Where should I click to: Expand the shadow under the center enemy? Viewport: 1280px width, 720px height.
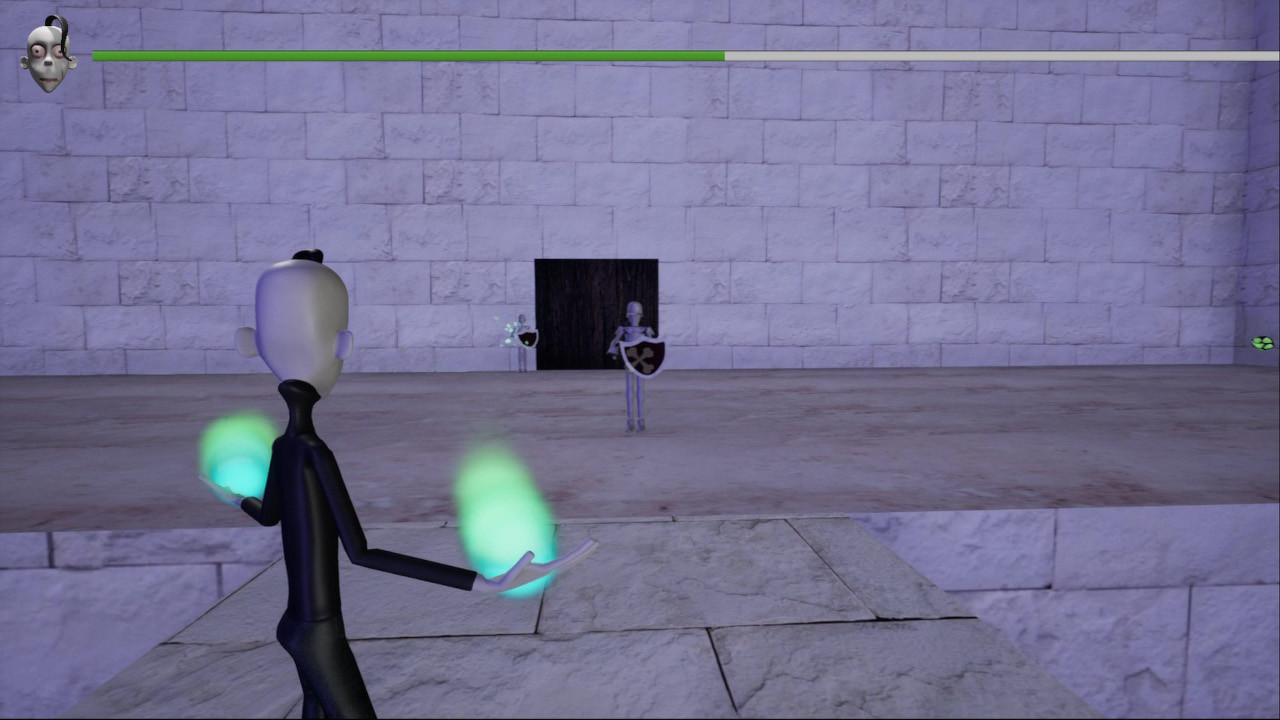click(633, 428)
